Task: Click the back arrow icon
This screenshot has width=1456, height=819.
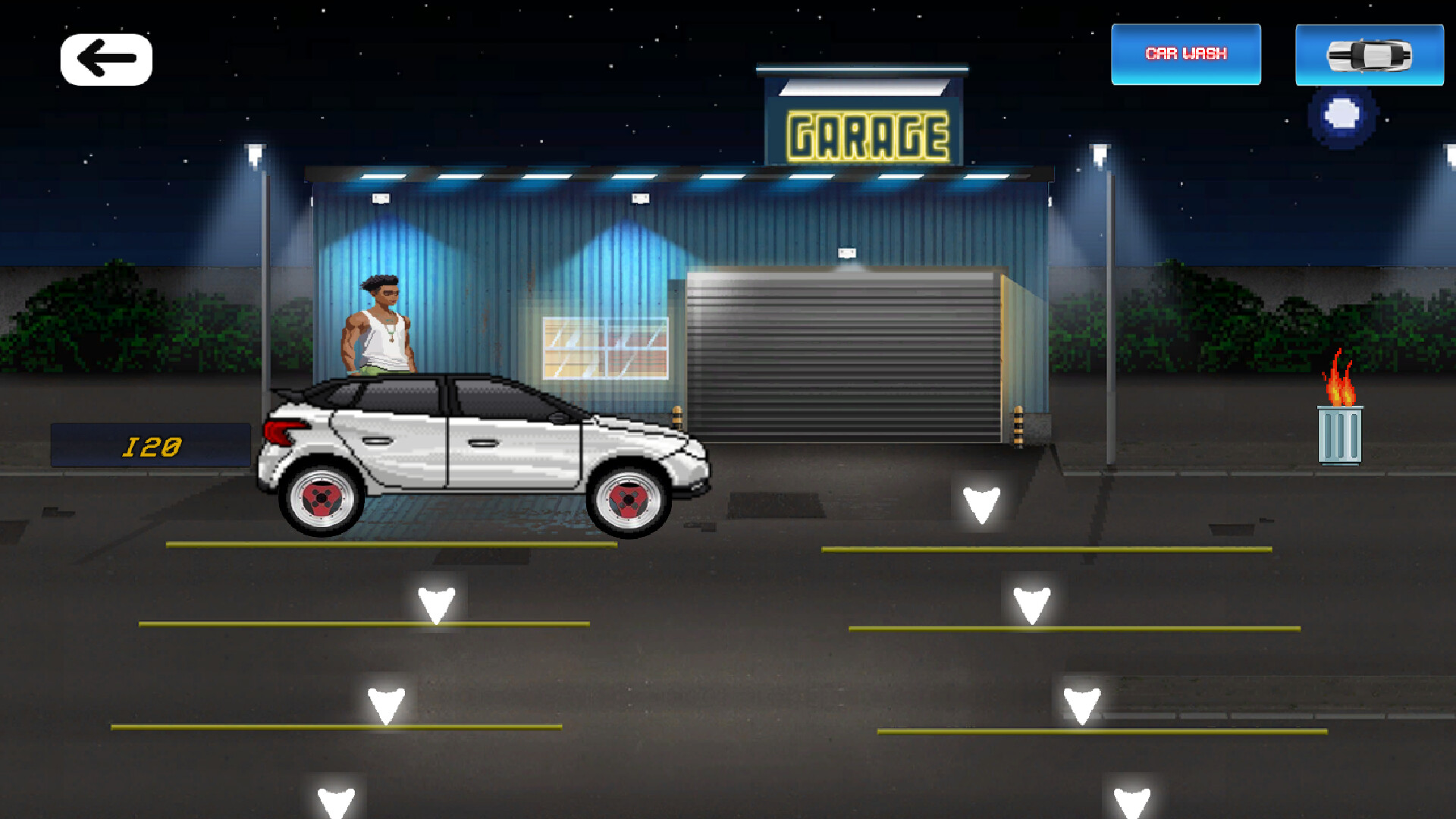Action: 105,57
